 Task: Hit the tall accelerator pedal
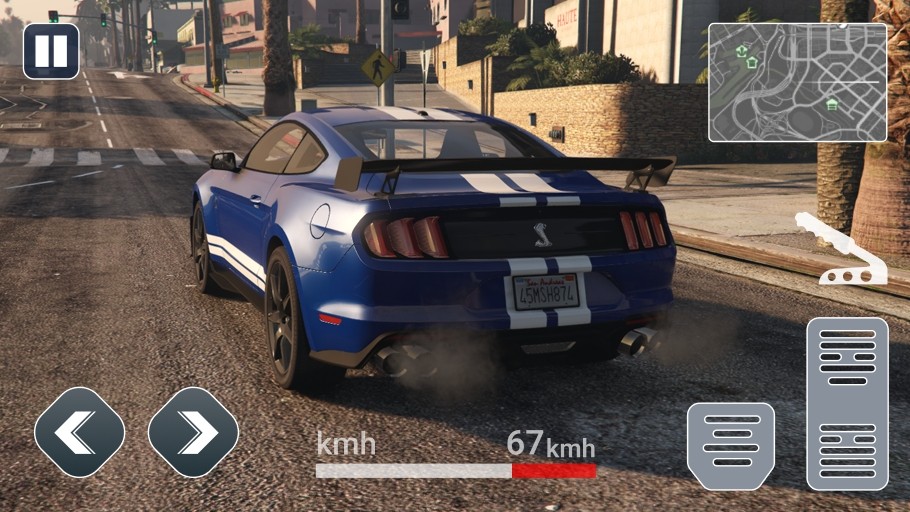847,403
